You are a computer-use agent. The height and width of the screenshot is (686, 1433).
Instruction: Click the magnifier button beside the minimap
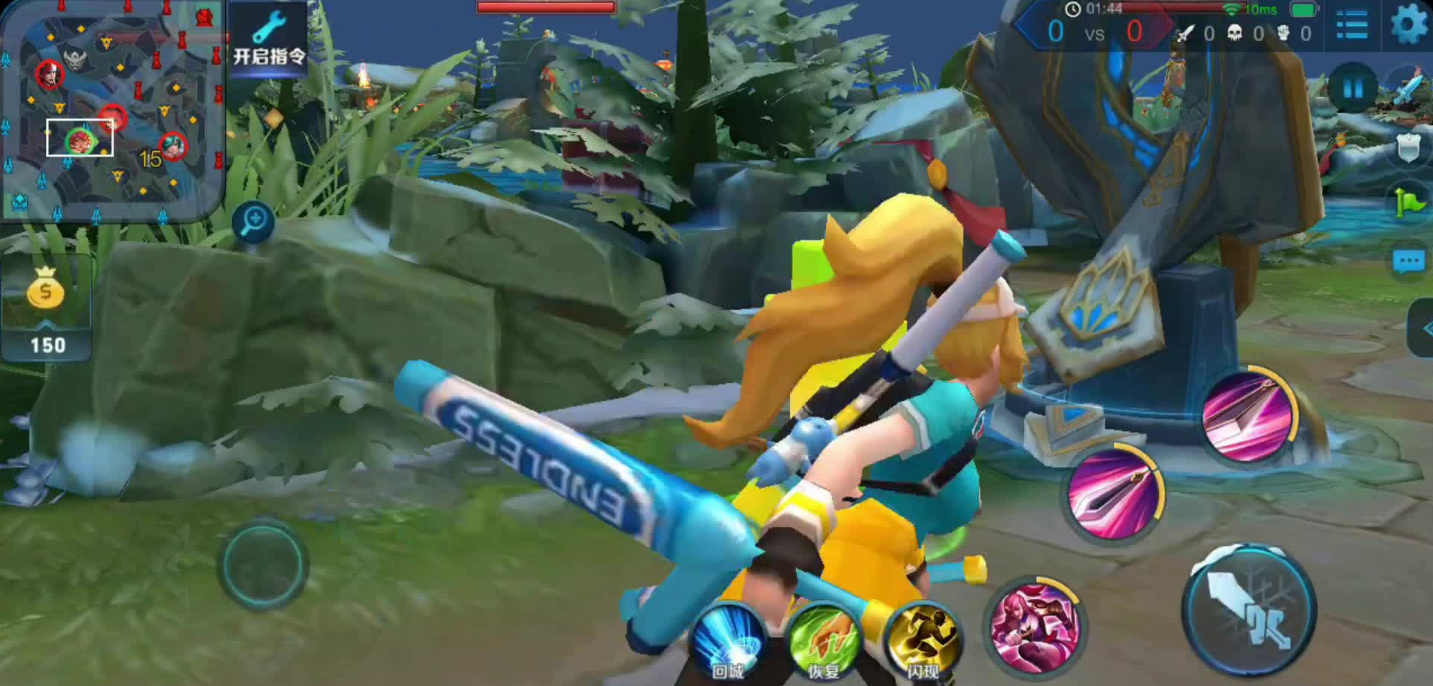[253, 221]
